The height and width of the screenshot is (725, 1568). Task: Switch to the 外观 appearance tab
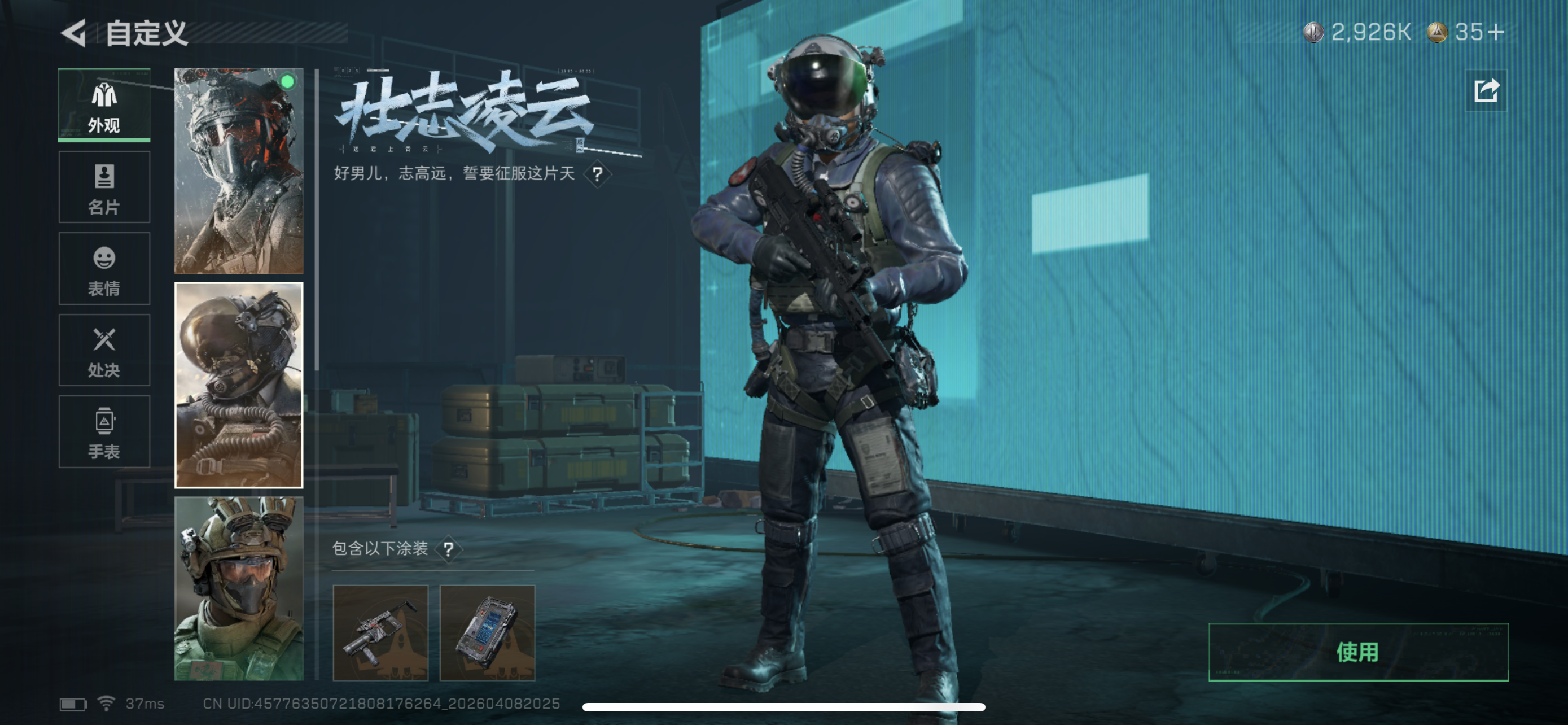[x=103, y=104]
